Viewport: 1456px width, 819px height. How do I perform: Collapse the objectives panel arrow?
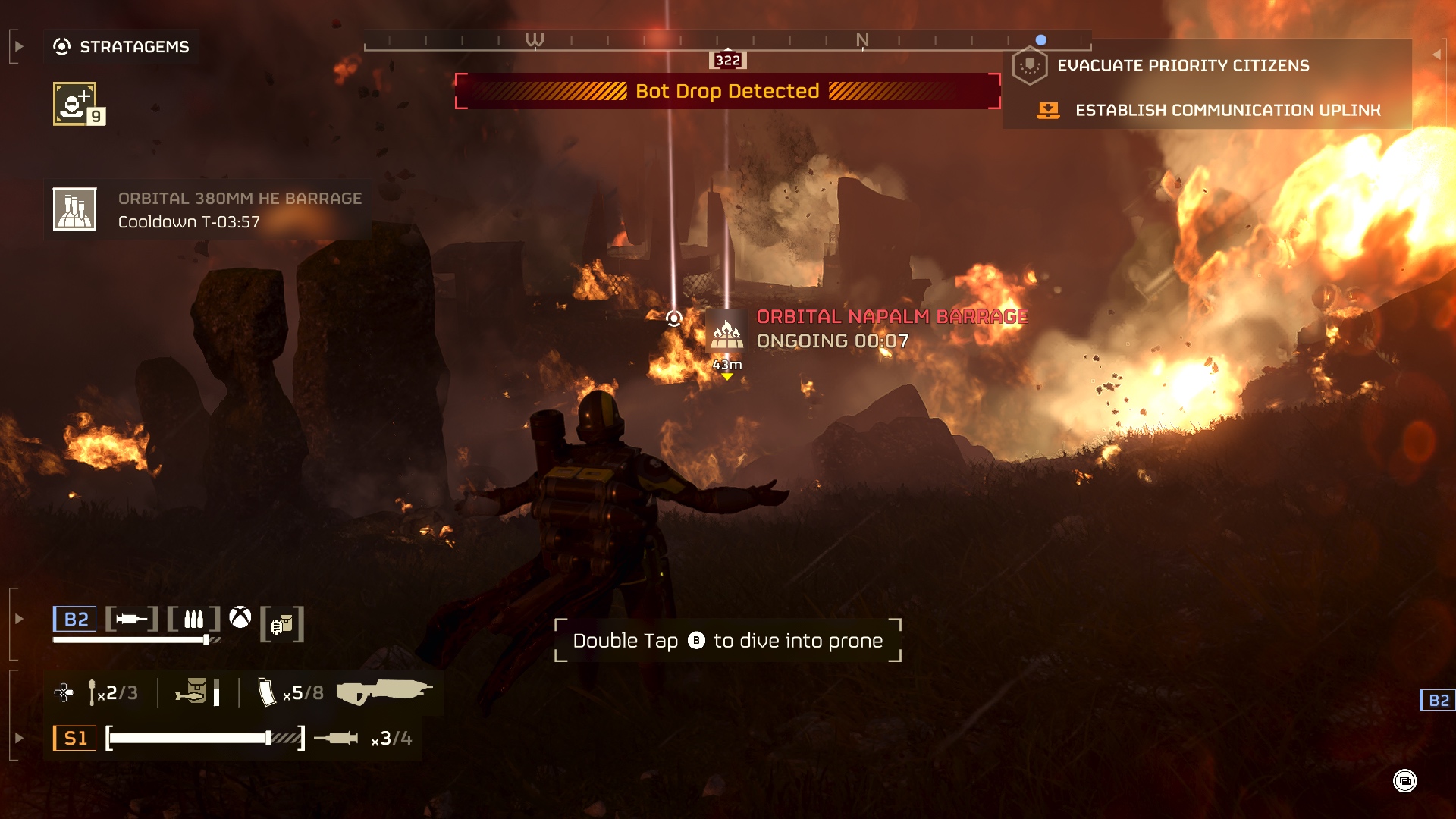1436,55
